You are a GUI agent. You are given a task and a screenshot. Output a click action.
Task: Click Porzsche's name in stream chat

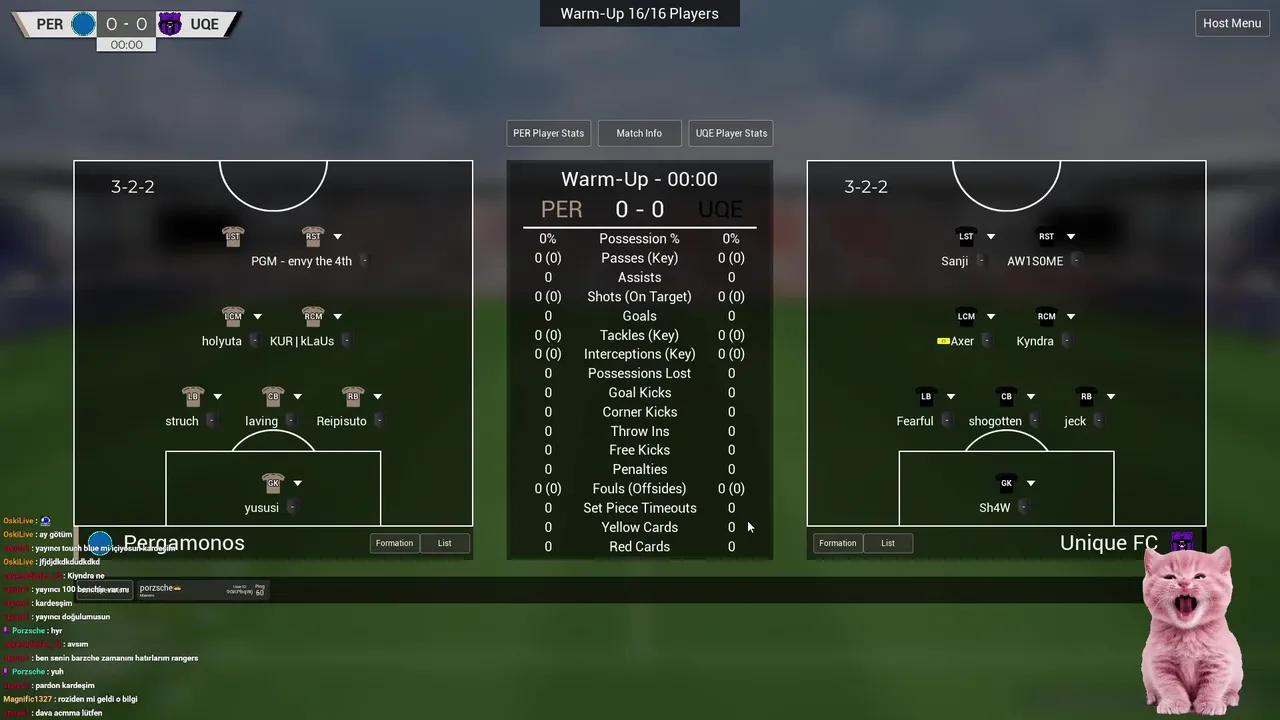click(28, 631)
